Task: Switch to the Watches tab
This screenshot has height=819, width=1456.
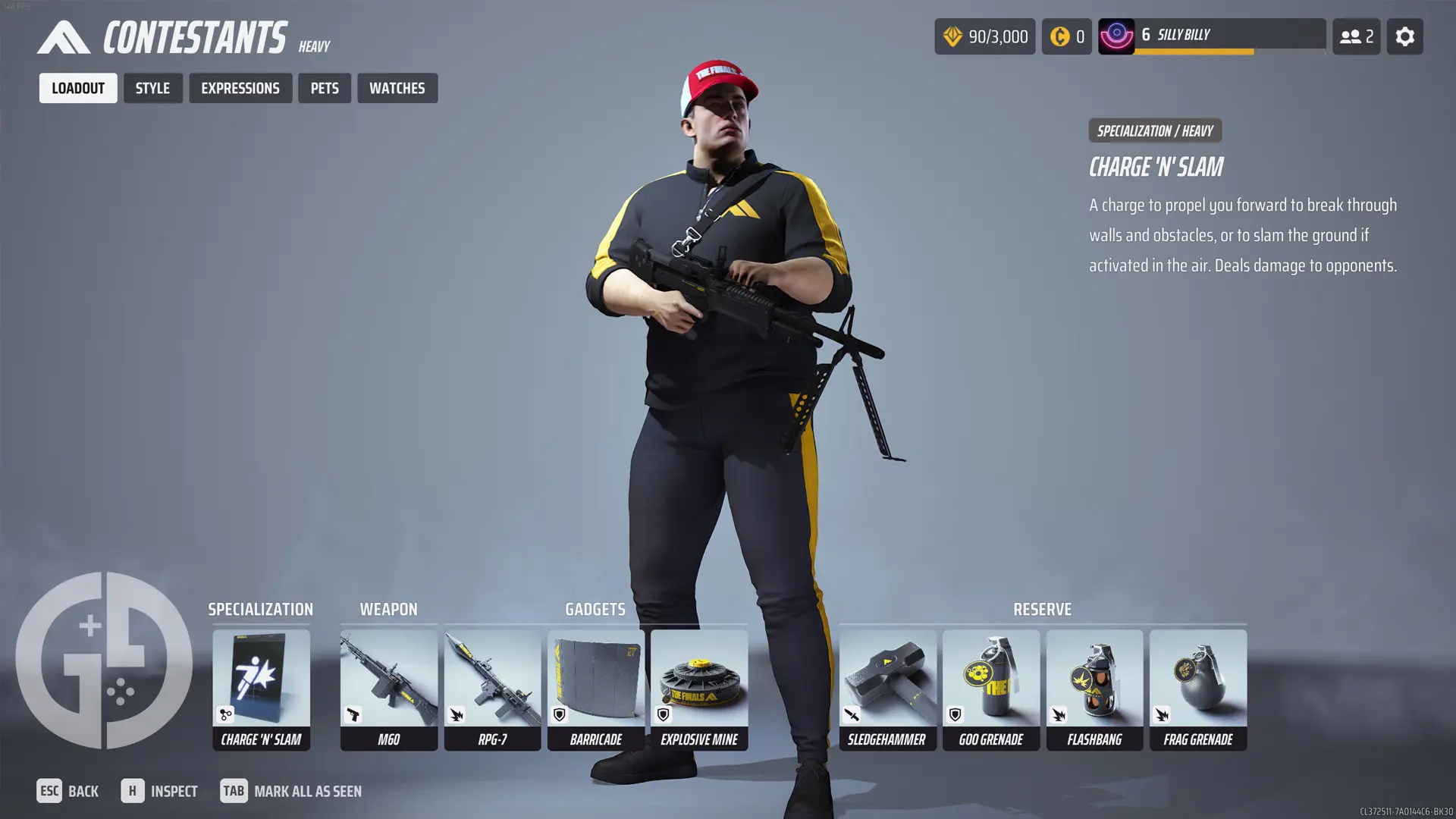Action: click(x=397, y=88)
